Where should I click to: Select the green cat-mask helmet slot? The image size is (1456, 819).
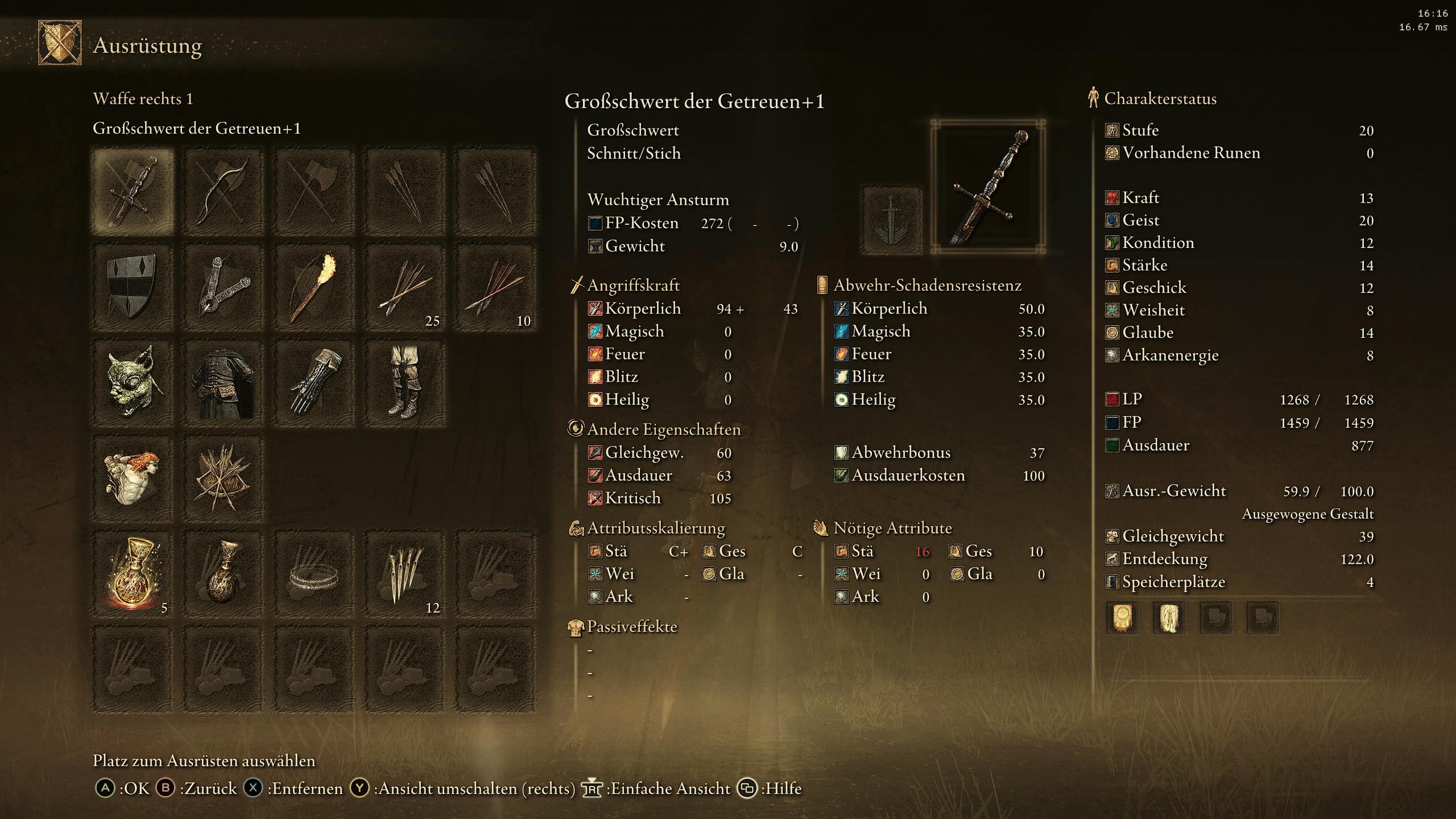pos(132,383)
